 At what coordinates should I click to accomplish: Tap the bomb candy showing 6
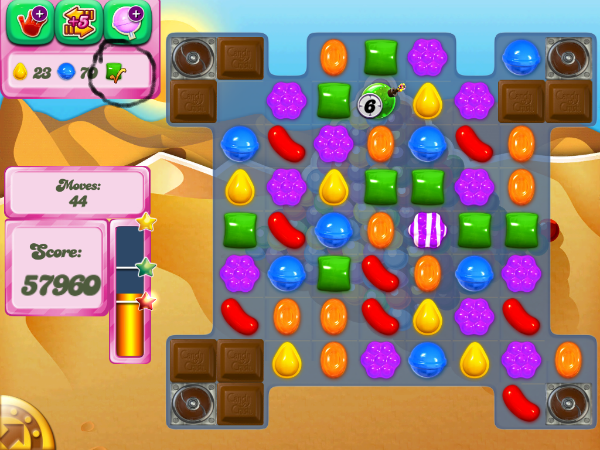(376, 100)
